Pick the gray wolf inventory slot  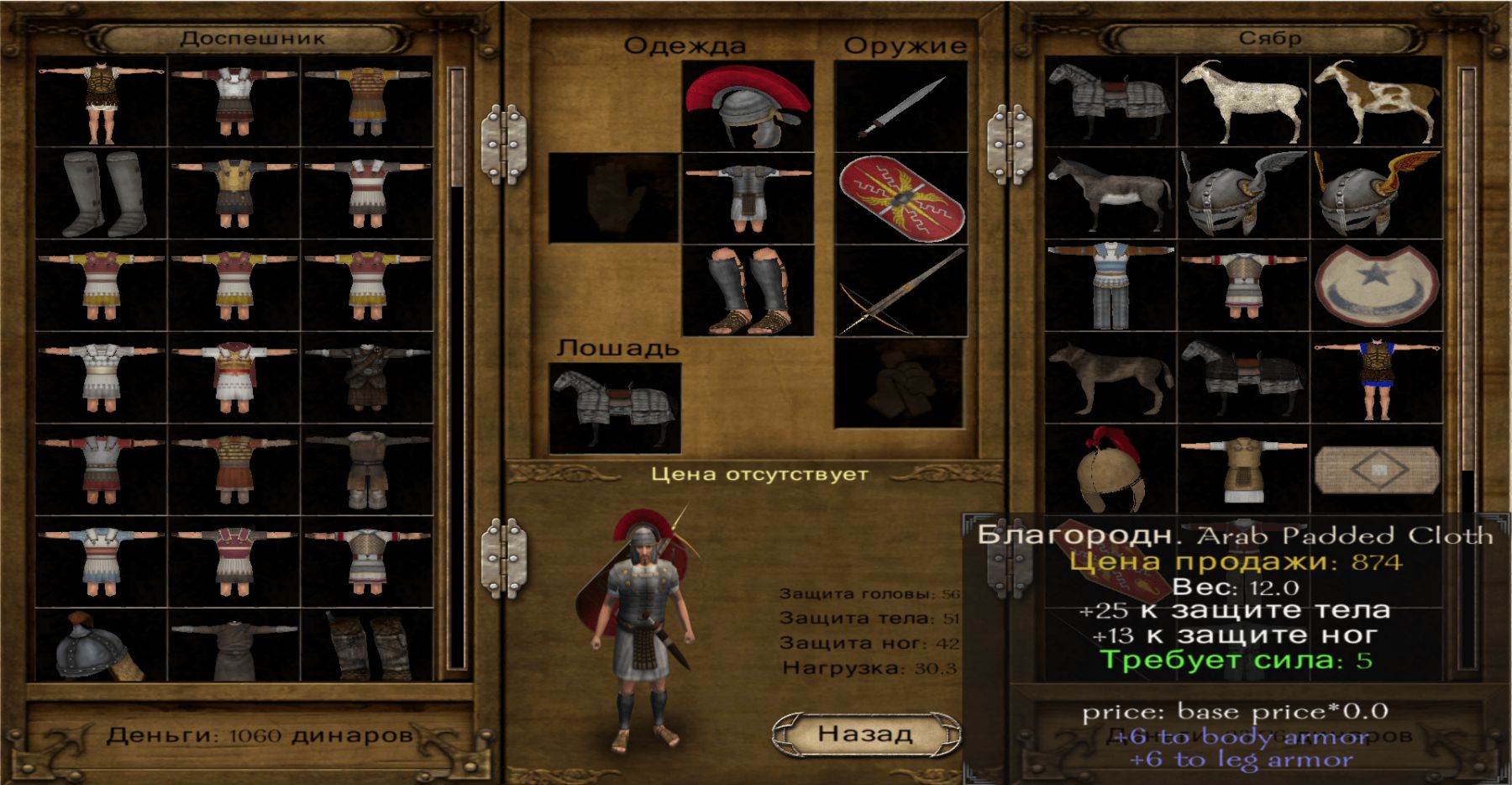click(1110, 377)
